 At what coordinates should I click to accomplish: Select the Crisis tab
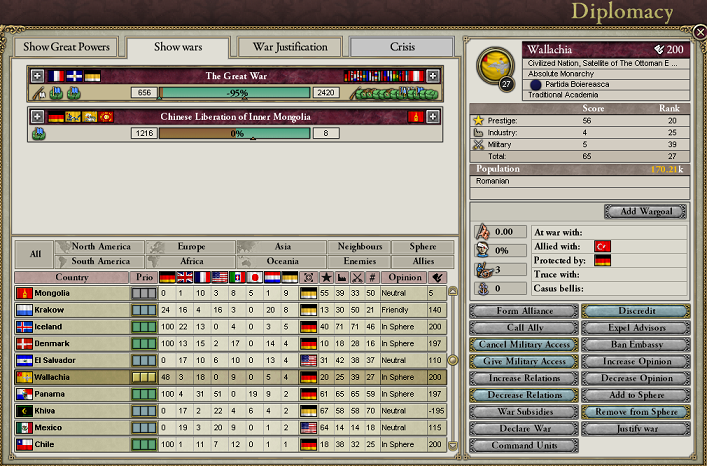point(400,47)
